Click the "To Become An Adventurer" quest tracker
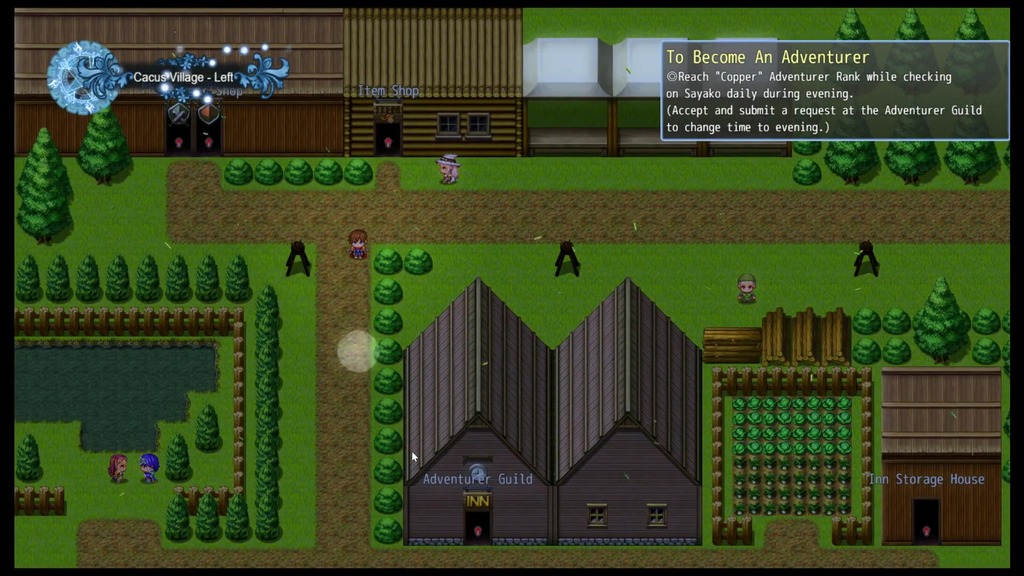The height and width of the screenshot is (576, 1024). pyautogui.click(x=834, y=91)
